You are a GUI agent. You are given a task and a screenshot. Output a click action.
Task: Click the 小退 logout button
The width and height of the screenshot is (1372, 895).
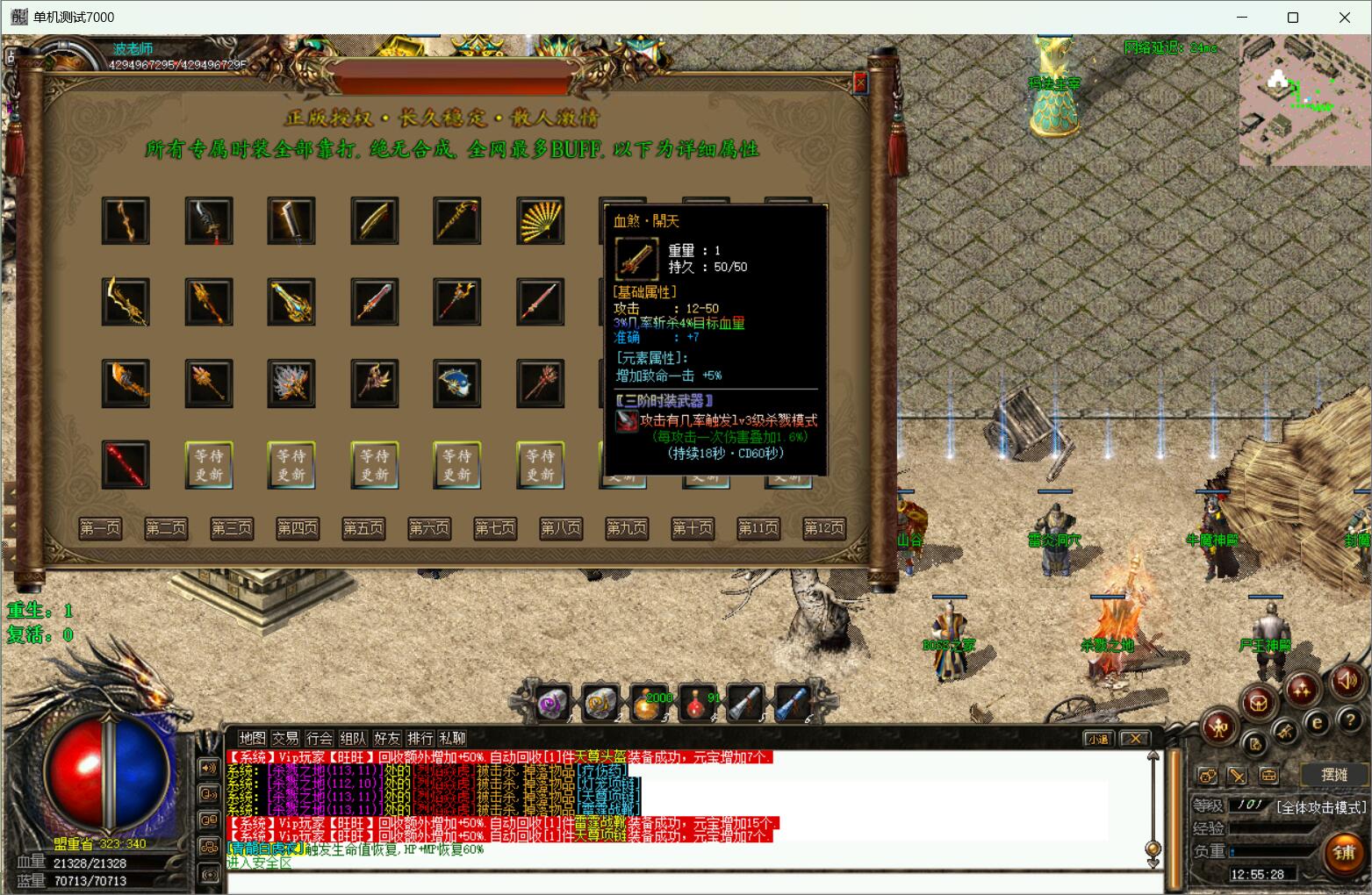pos(1097,739)
